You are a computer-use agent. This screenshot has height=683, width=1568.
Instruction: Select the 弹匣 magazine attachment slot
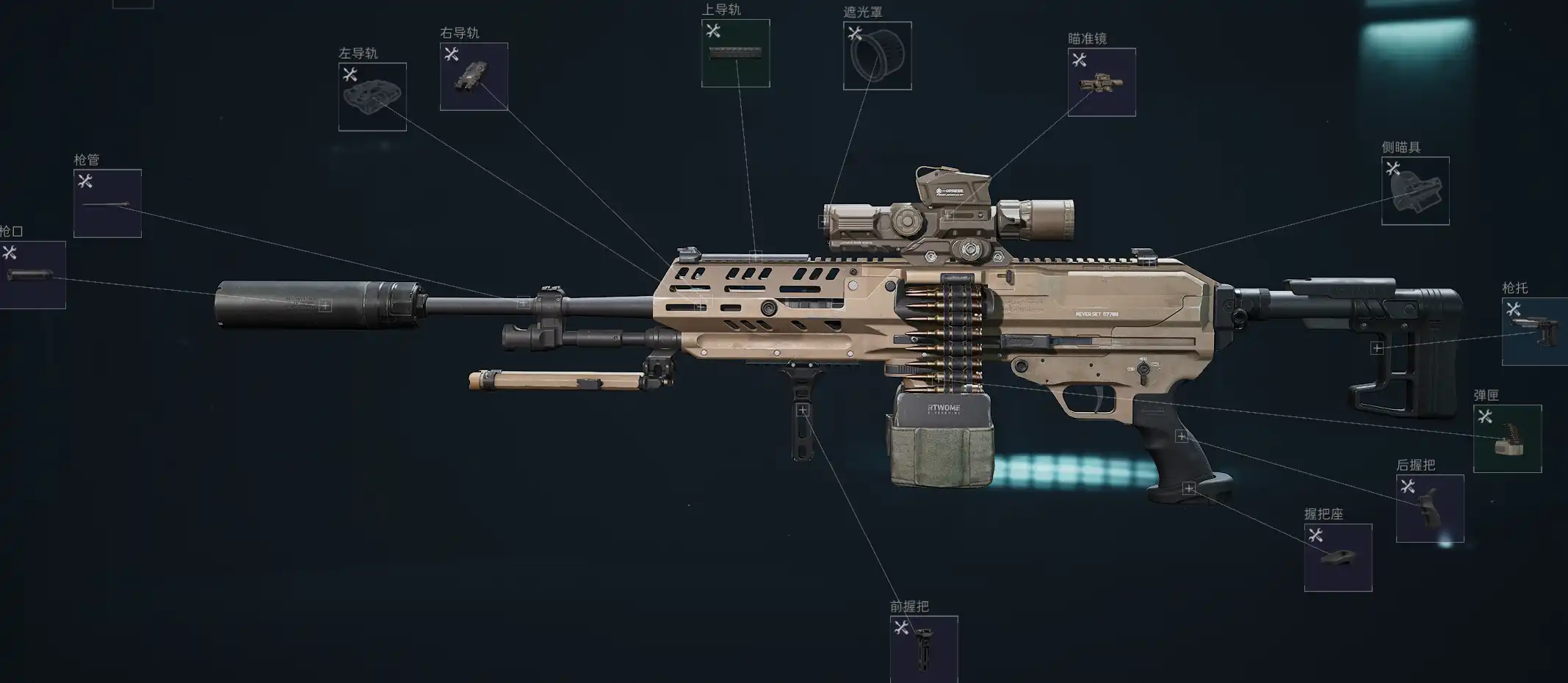[1507, 438]
